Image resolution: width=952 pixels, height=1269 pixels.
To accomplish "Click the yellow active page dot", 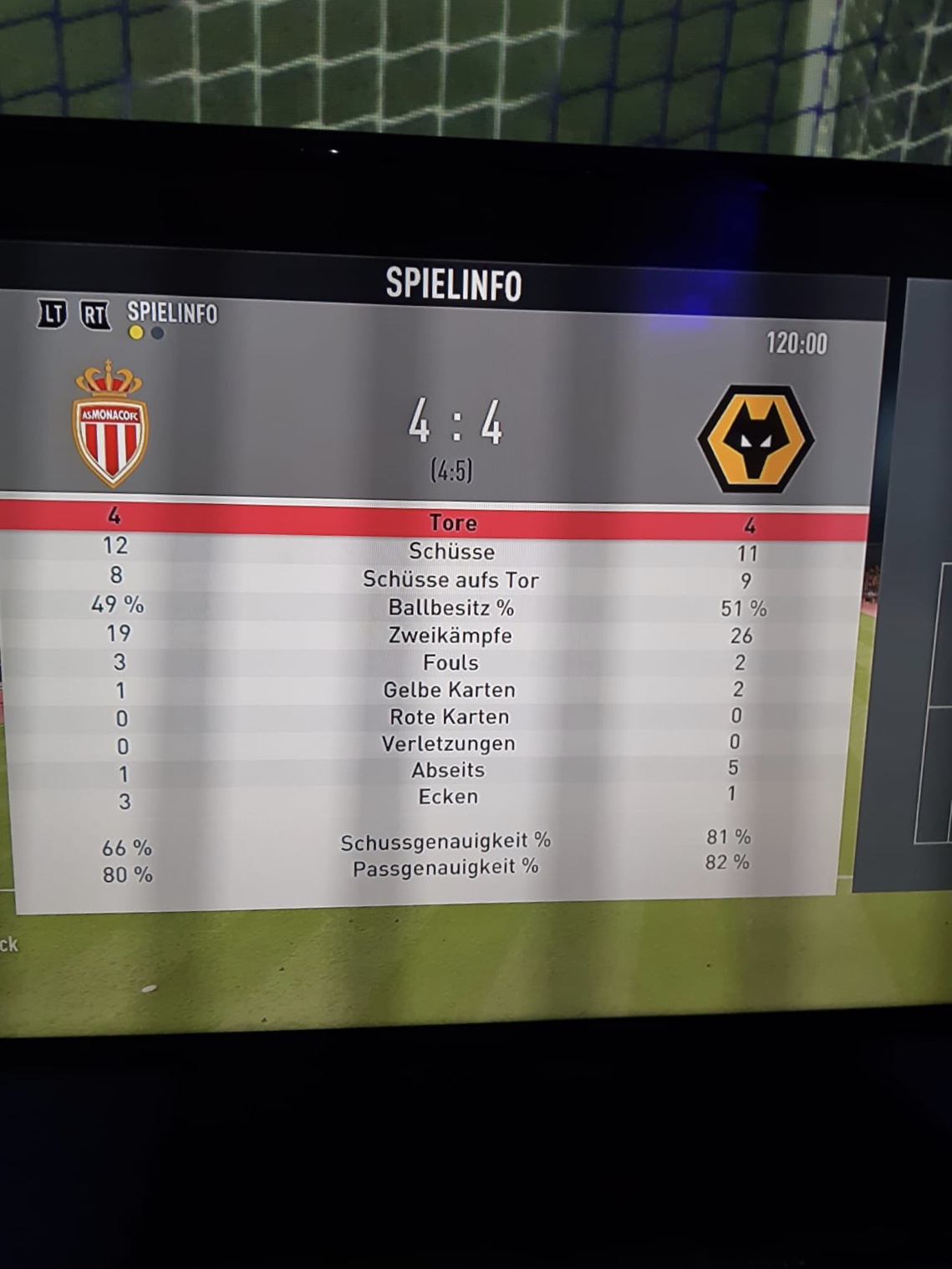I will click(136, 333).
